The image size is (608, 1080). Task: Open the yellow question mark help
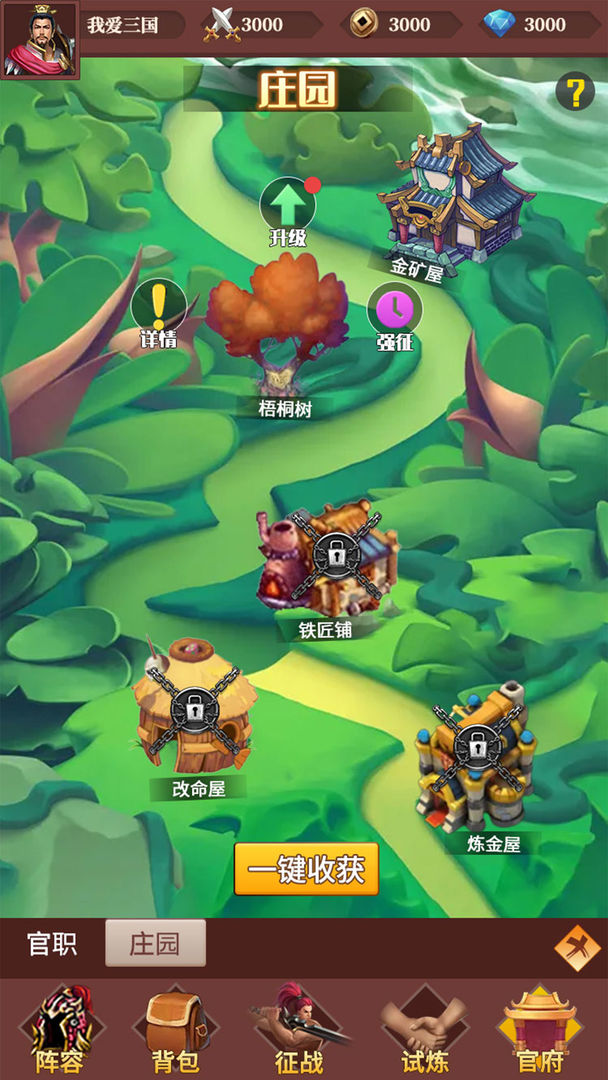coord(574,93)
